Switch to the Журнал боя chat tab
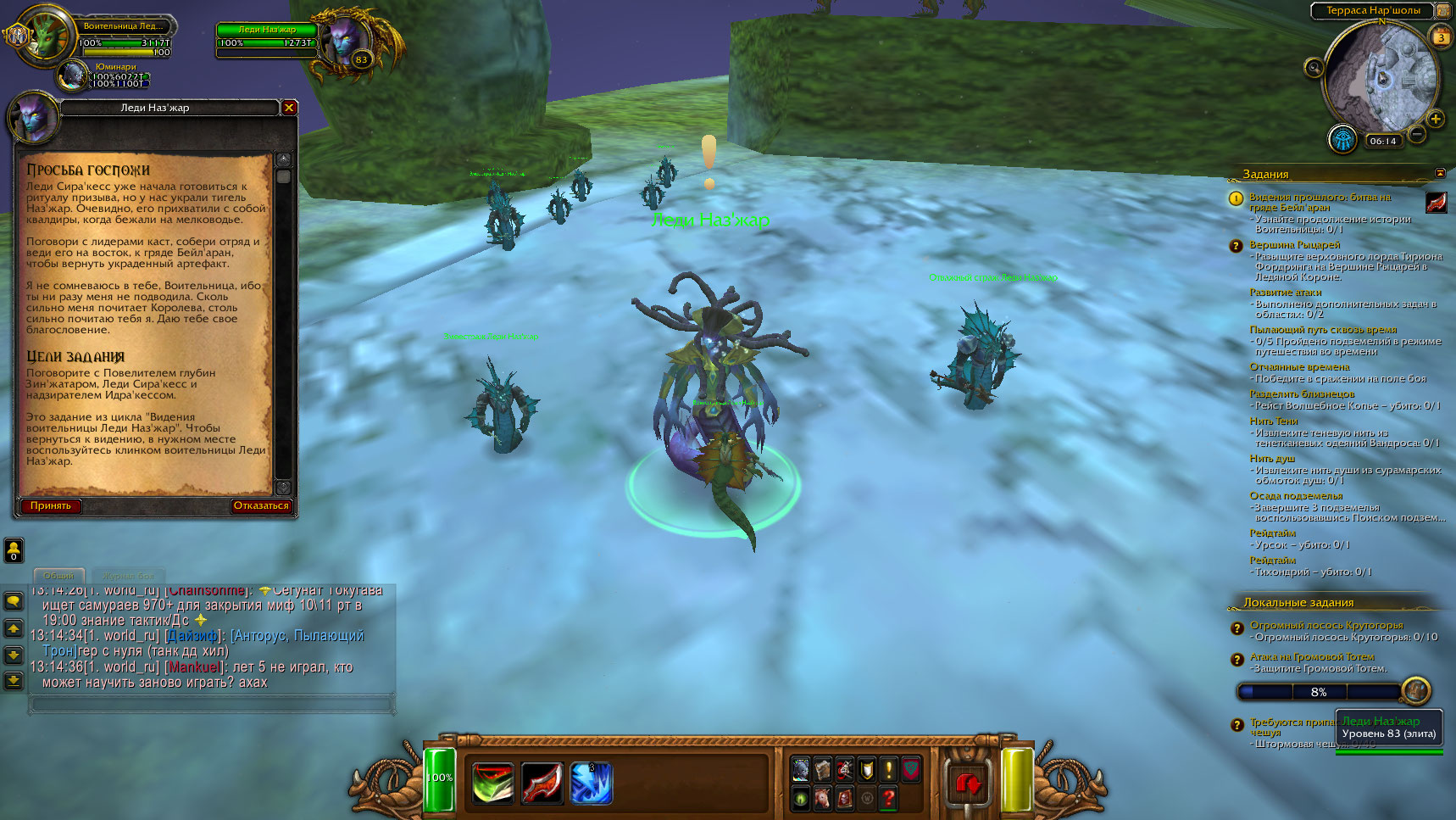 click(128, 576)
